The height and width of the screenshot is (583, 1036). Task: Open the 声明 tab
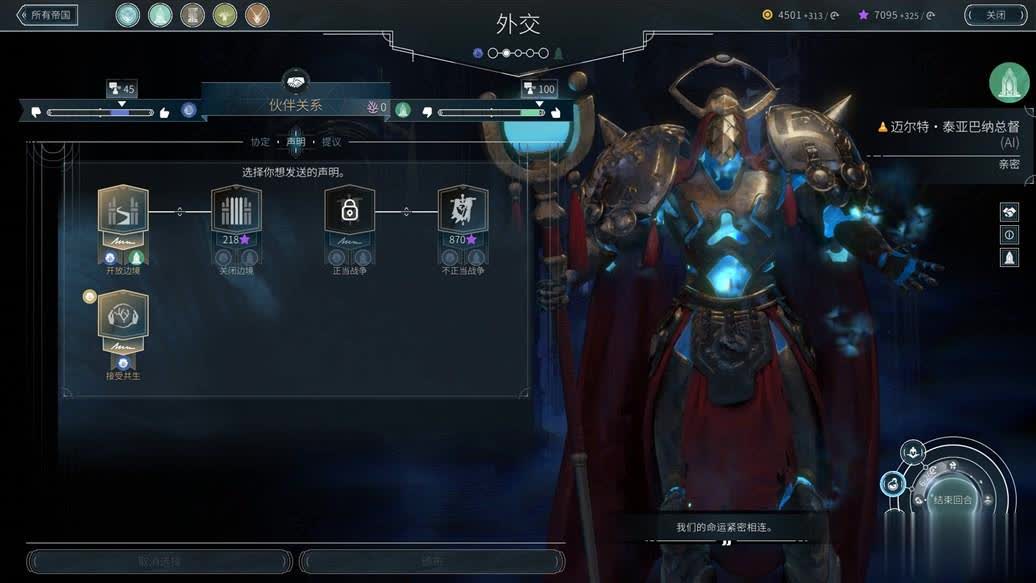295,142
